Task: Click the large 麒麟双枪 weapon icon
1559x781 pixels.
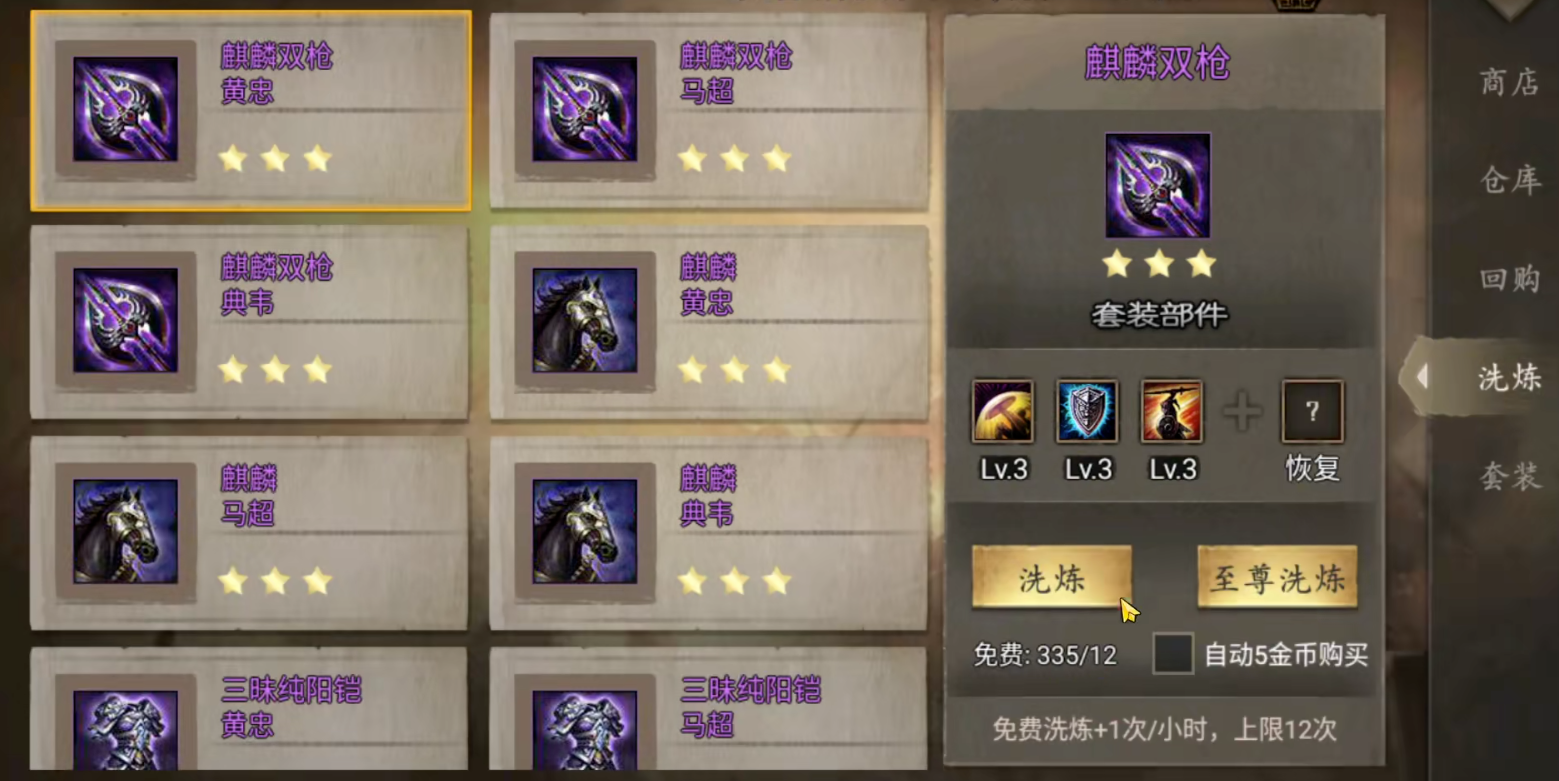Action: coord(1157,183)
